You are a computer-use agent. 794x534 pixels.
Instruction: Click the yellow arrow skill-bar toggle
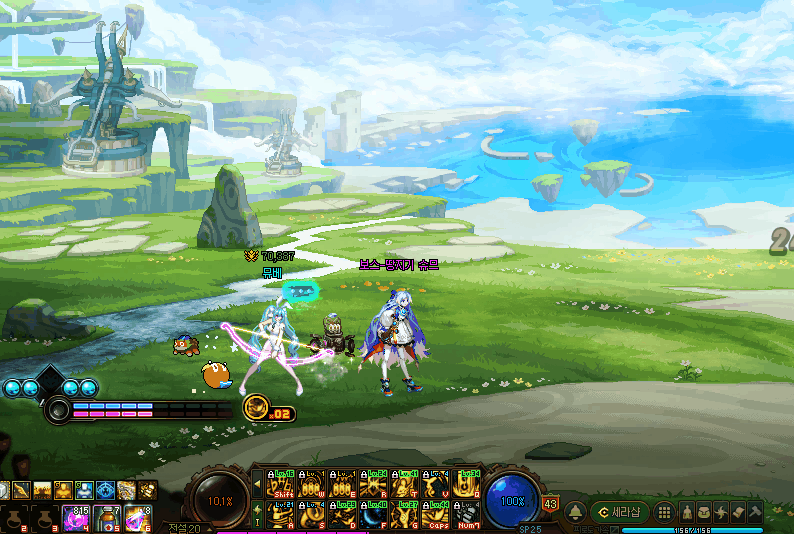click(x=257, y=484)
